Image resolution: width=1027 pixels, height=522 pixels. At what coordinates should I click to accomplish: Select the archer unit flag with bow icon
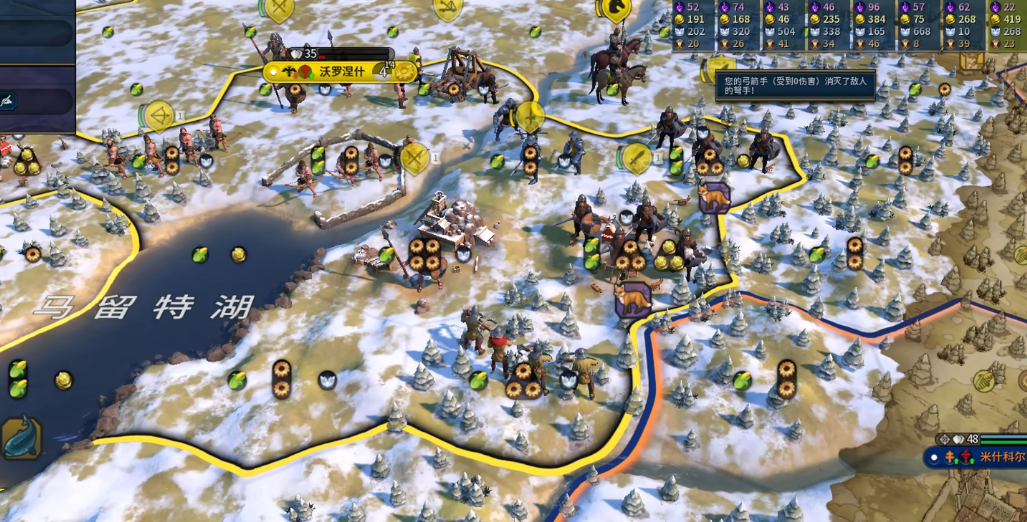[x=158, y=117]
